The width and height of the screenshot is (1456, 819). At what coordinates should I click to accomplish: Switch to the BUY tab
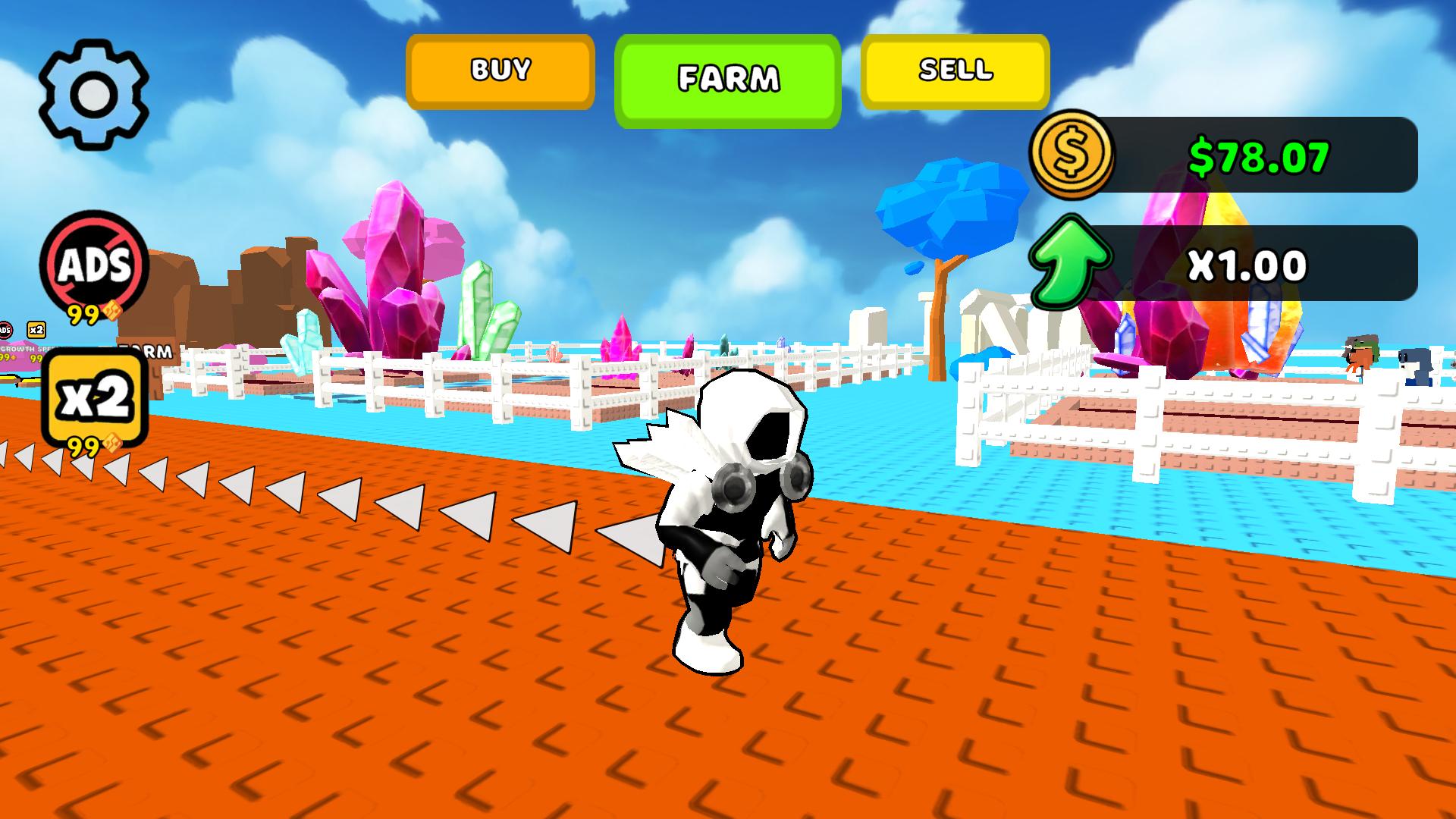[499, 71]
